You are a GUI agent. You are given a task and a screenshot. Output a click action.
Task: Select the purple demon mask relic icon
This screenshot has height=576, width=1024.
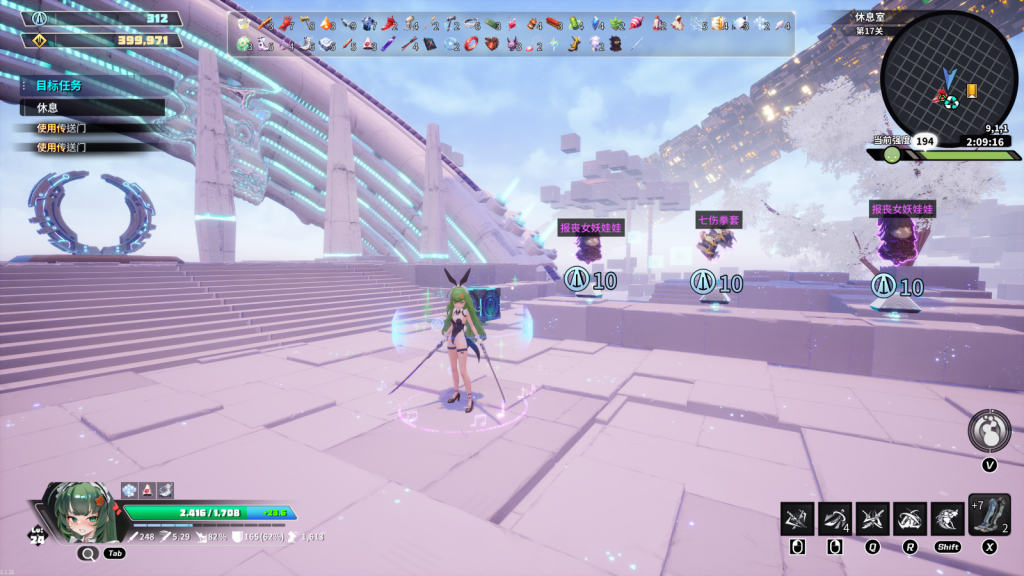click(515, 44)
